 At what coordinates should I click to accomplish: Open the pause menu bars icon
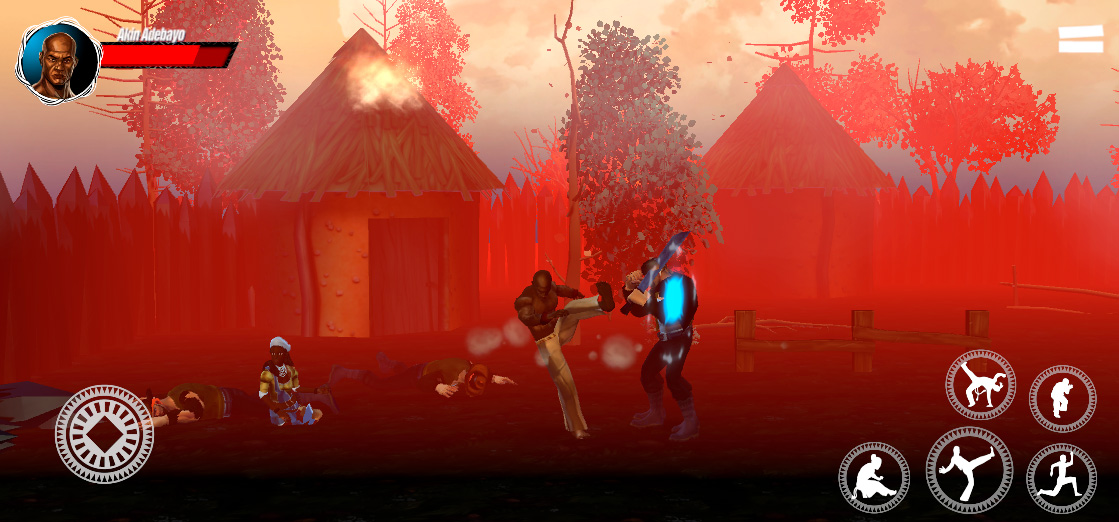tap(1081, 39)
